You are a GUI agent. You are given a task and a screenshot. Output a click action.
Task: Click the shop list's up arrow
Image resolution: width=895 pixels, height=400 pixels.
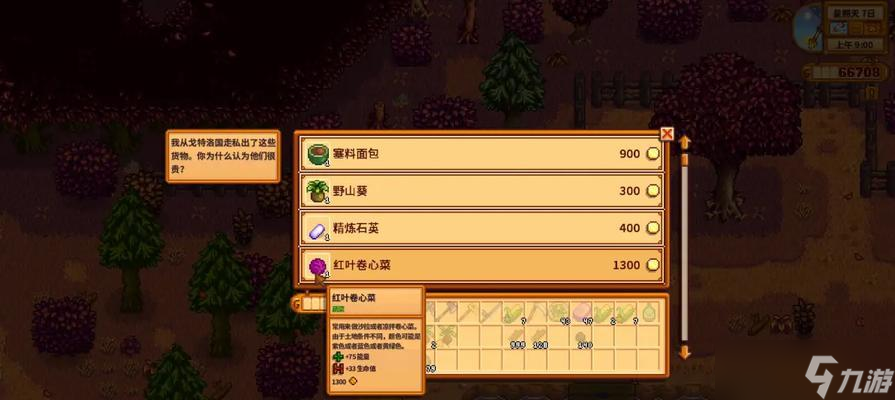[x=685, y=141]
